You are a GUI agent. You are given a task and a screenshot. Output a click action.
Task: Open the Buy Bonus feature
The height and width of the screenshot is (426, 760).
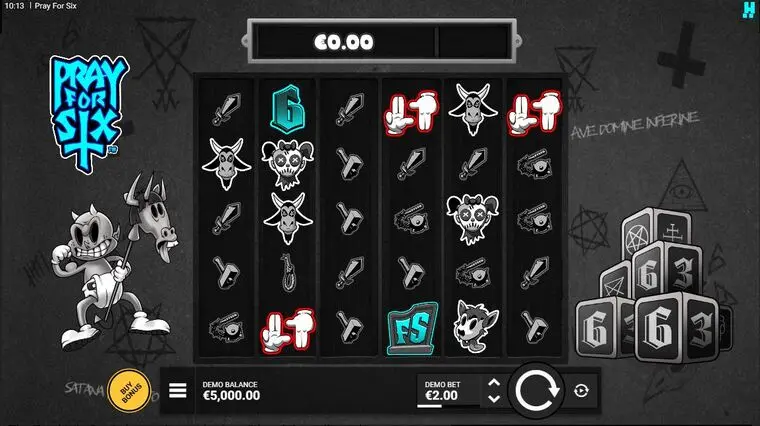click(x=128, y=390)
